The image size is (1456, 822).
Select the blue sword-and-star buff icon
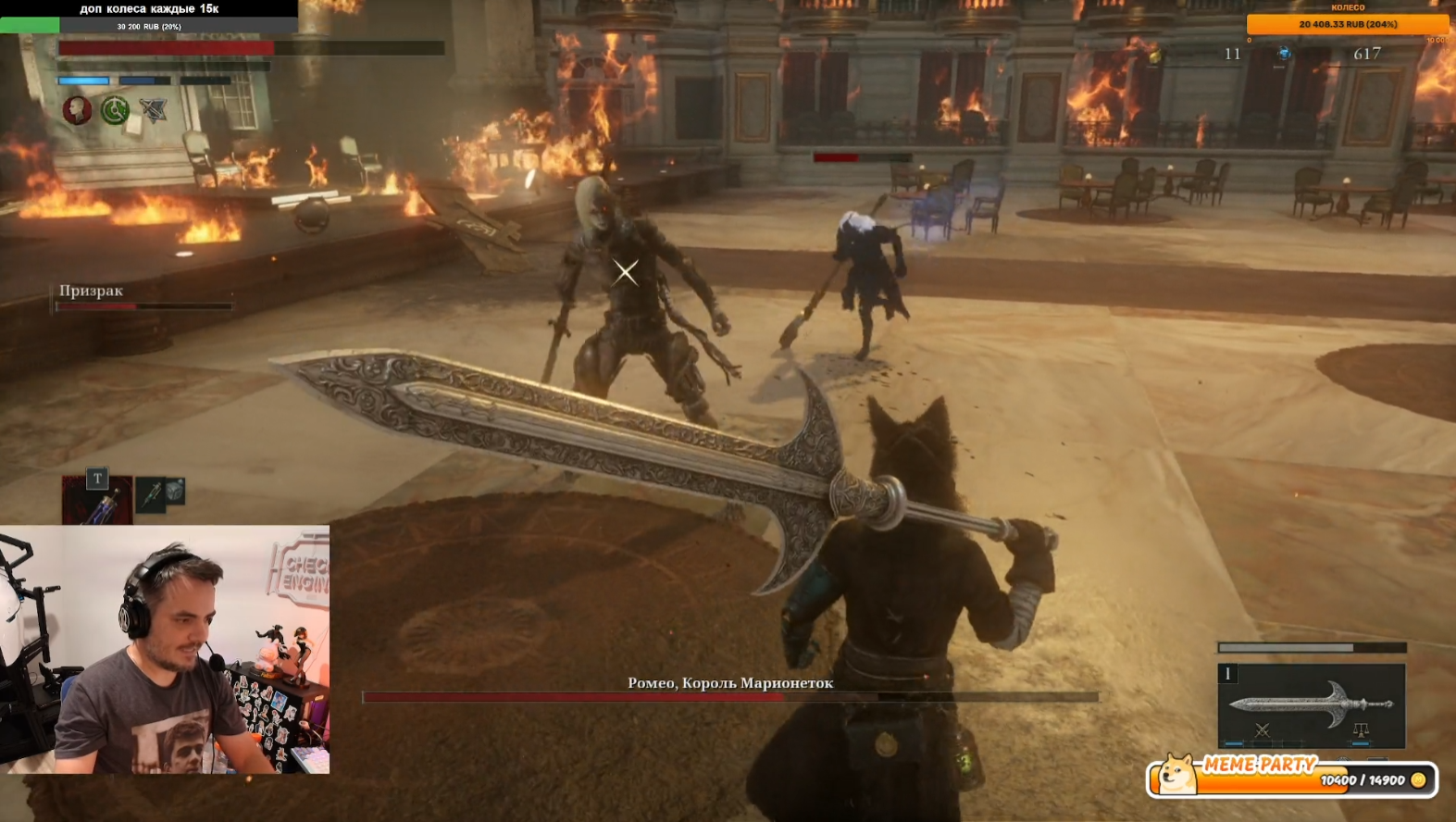click(153, 111)
